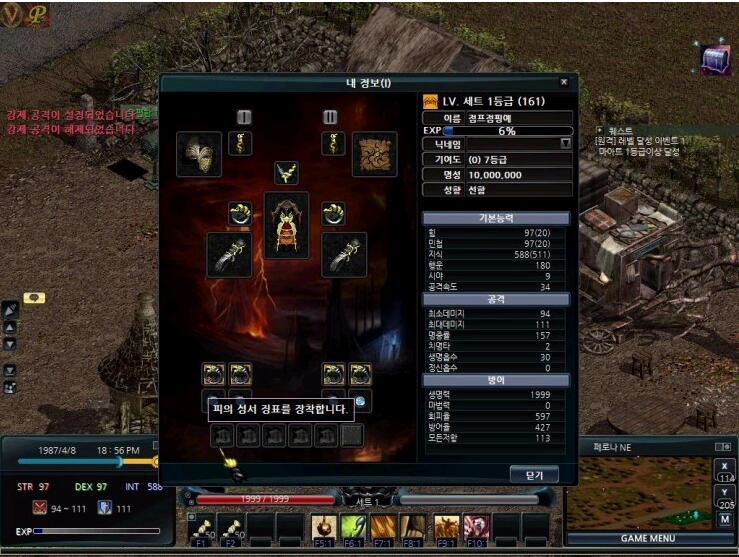Activate the F10 hotbar skill
This screenshot has height=557, width=739.
point(475,527)
